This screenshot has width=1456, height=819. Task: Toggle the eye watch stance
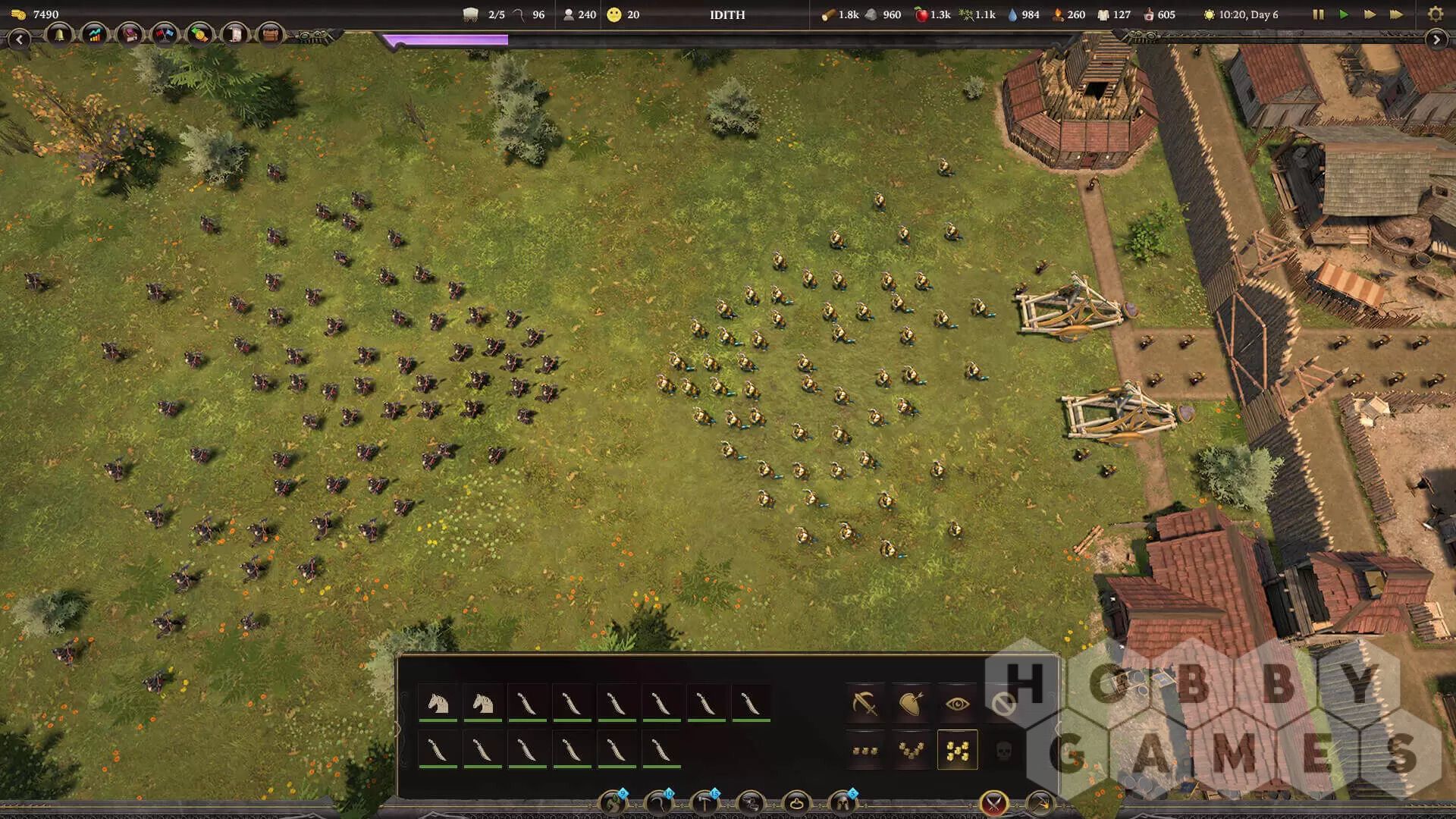(957, 704)
